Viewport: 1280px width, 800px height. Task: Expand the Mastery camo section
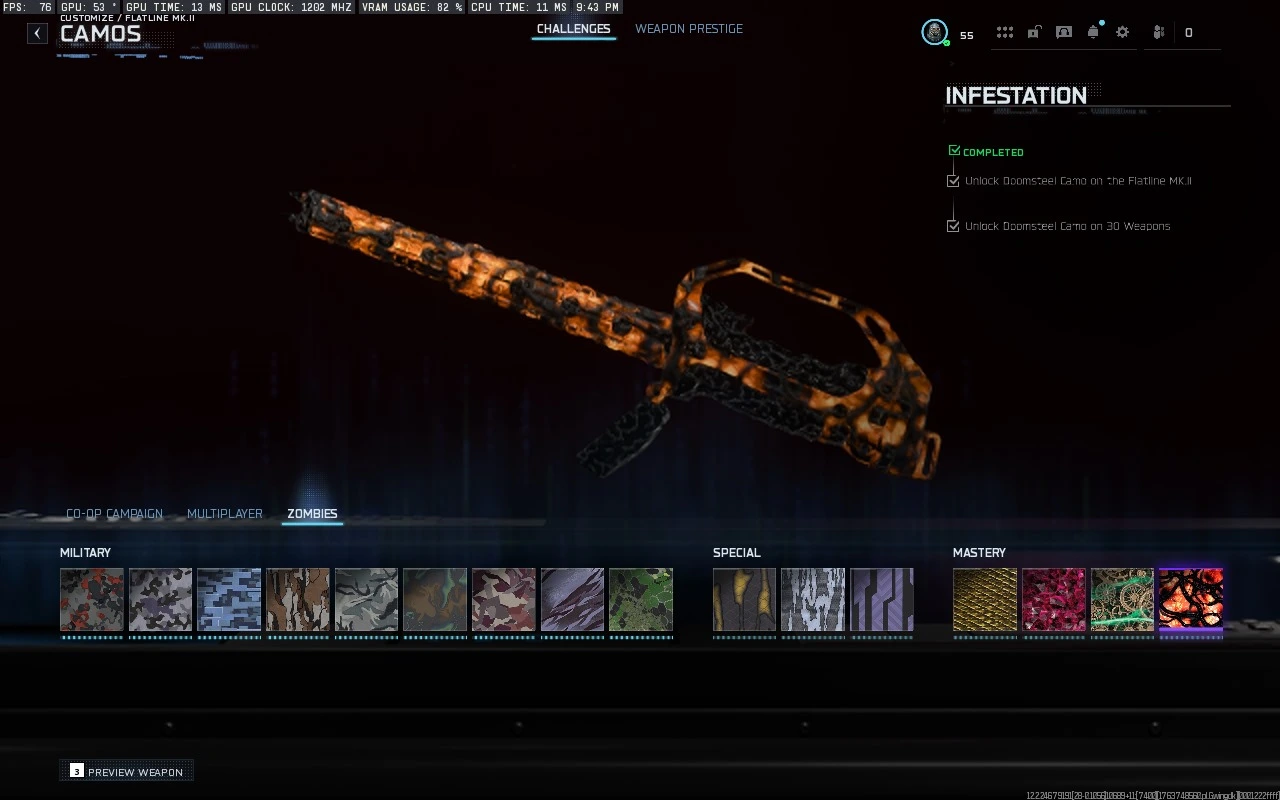pyautogui.click(x=979, y=552)
